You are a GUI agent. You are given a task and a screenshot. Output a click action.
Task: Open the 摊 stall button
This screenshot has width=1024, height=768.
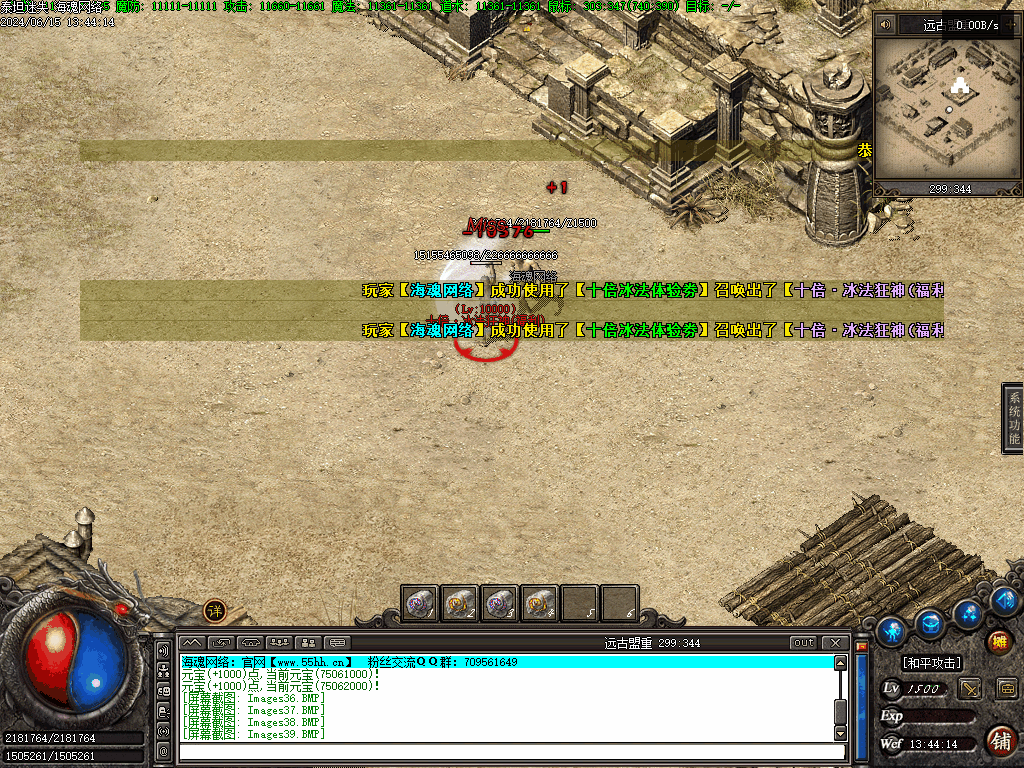999,642
